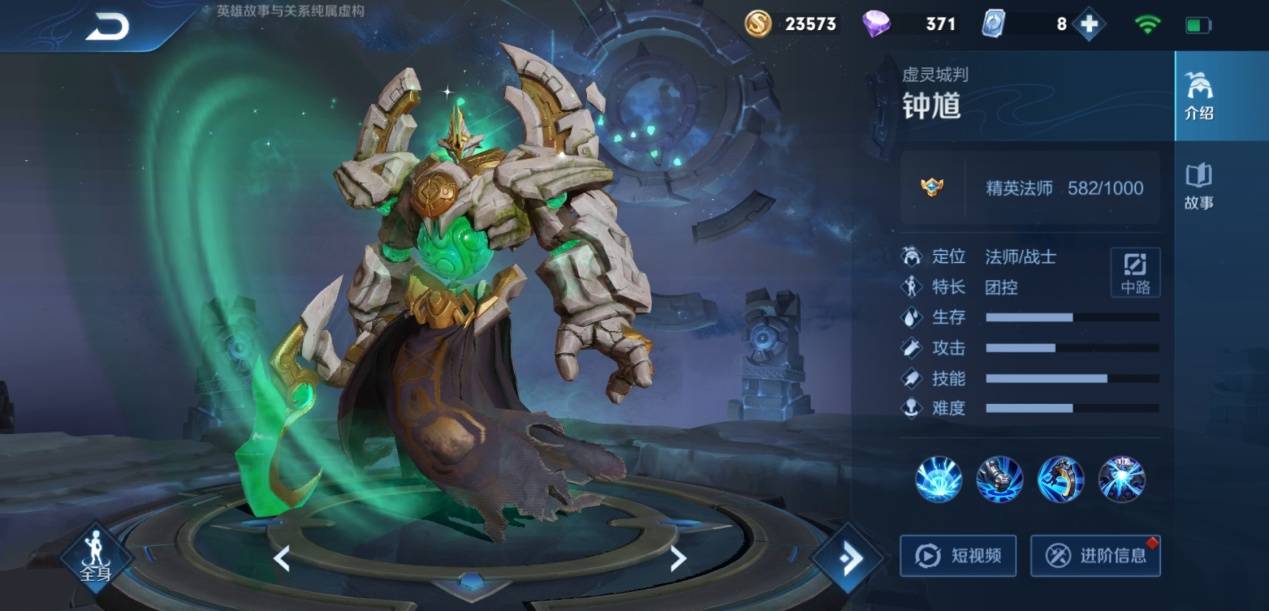
Task: Tap the 中路 lane recommendation icon
Action: coord(1135,272)
